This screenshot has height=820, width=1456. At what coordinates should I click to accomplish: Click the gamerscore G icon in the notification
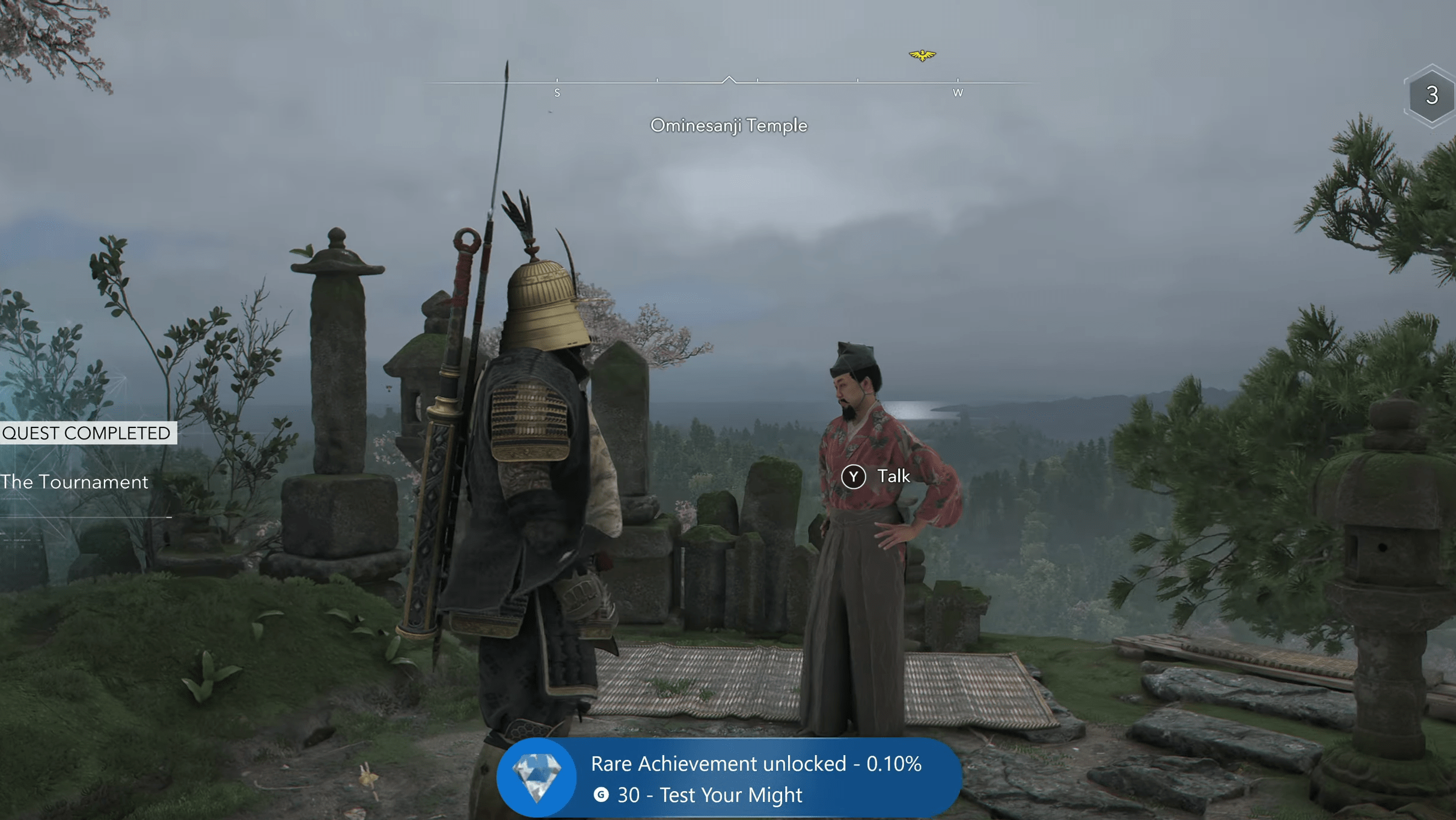pos(601,795)
